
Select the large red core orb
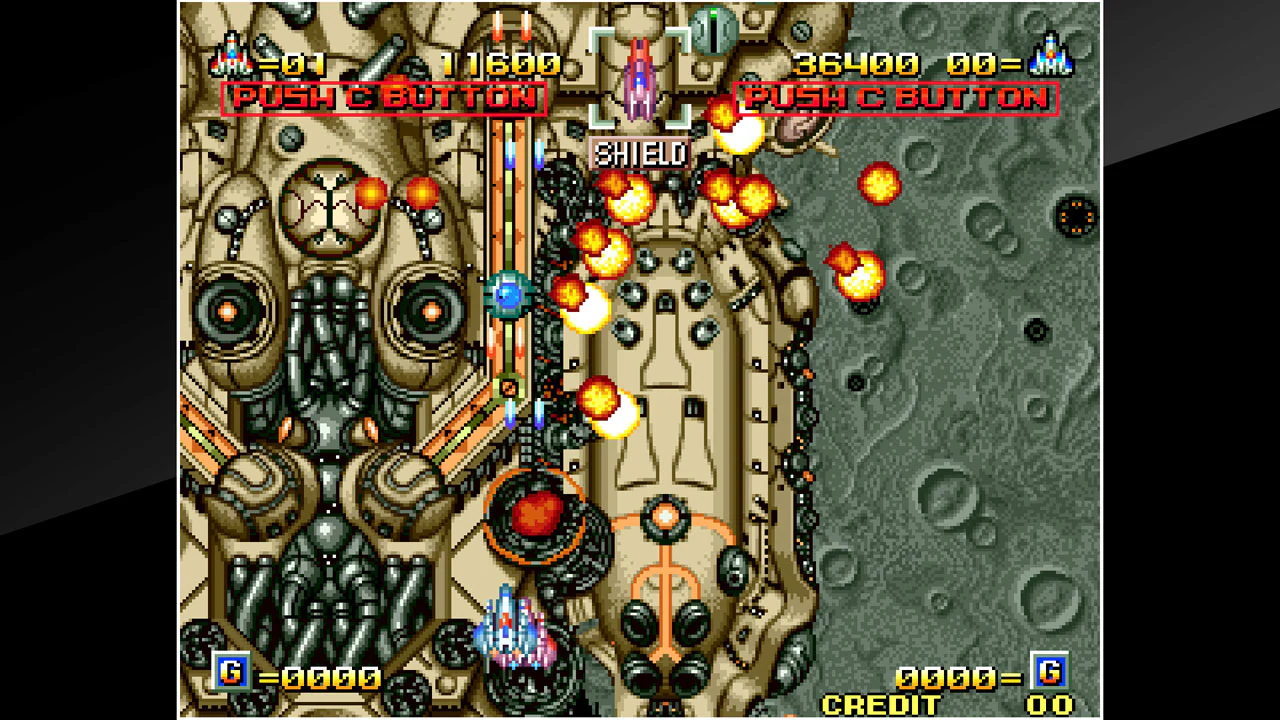(539, 515)
